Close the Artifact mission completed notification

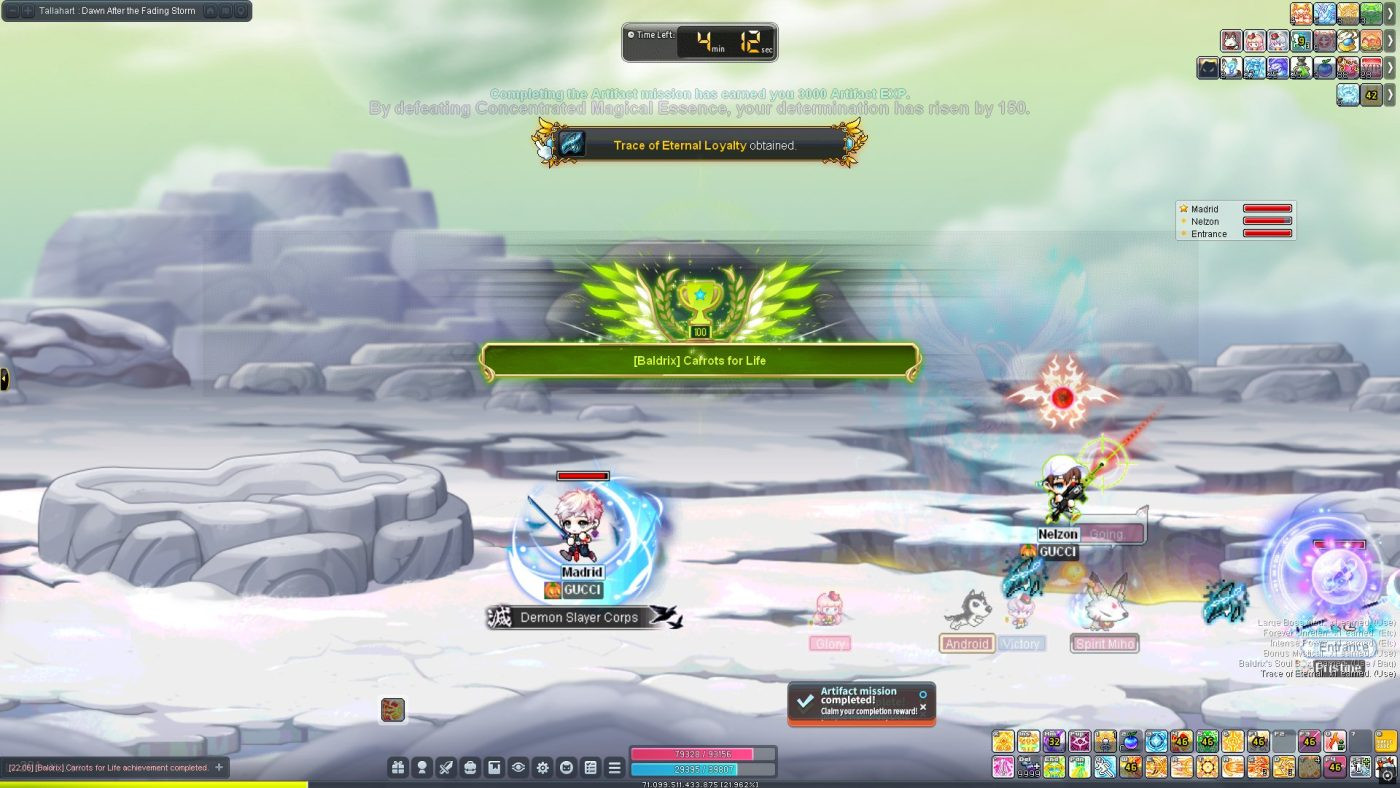pyautogui.click(x=923, y=707)
